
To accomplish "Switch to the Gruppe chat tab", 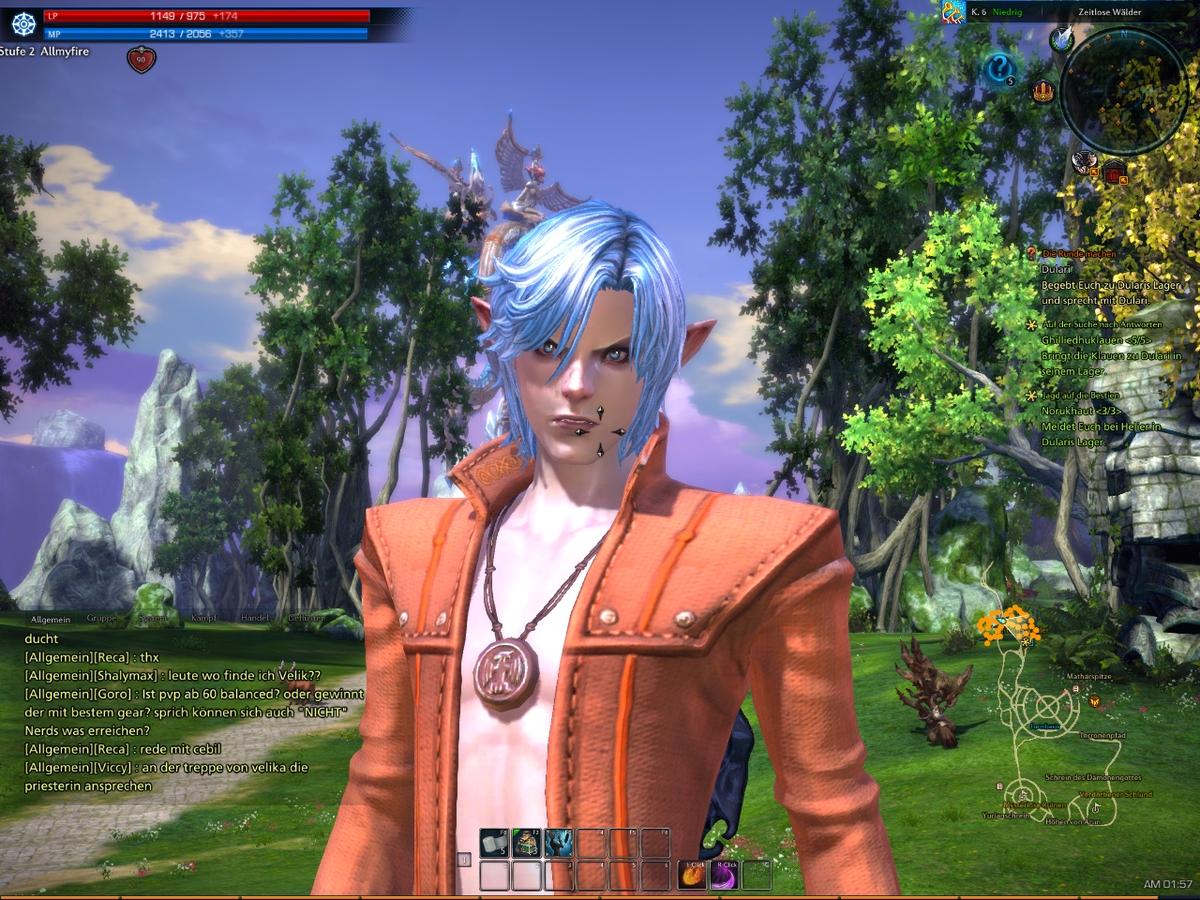I will pyautogui.click(x=101, y=618).
